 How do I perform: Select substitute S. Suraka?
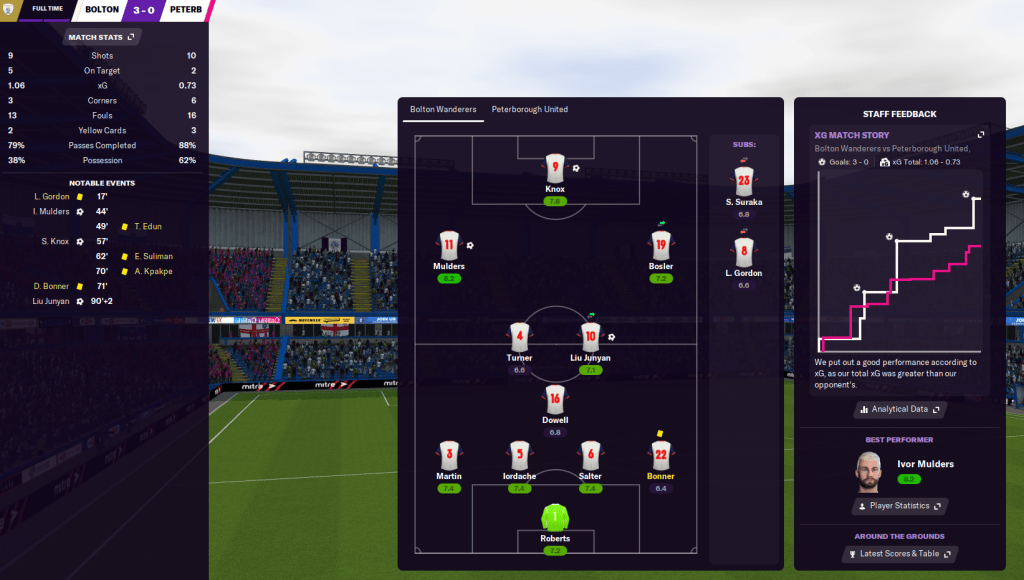point(743,181)
